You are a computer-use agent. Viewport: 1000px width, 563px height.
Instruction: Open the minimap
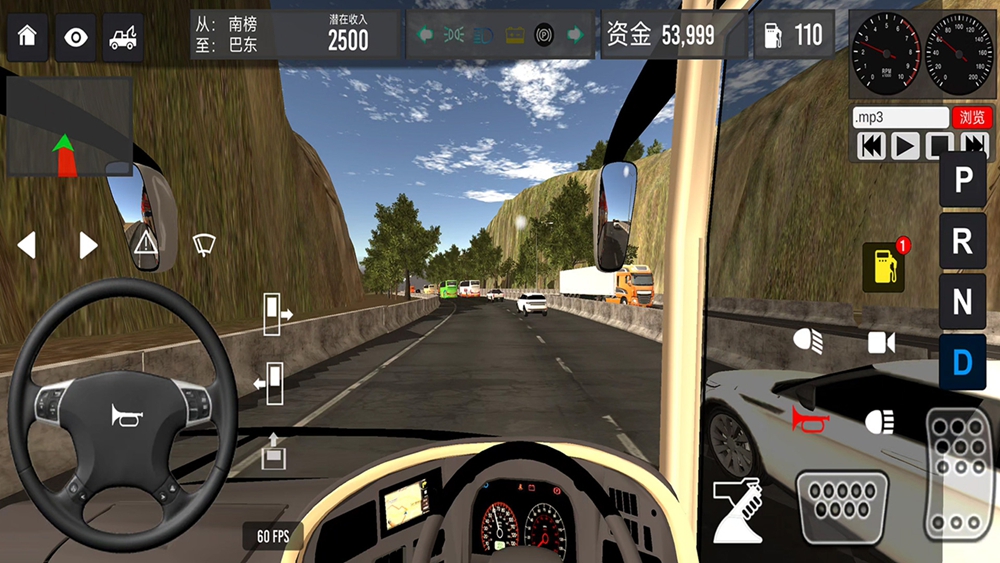(69, 127)
